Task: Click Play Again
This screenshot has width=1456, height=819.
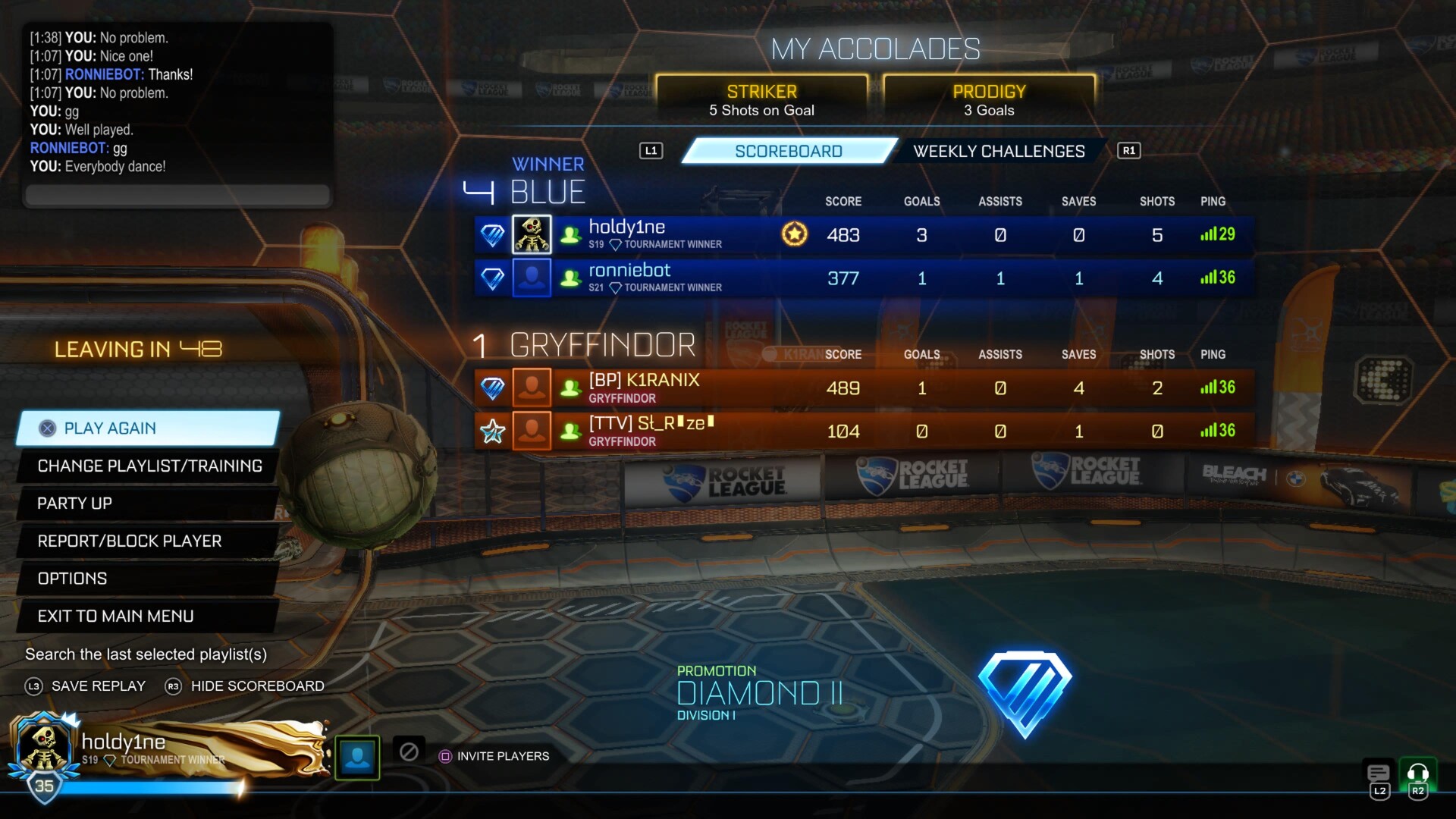Action: [146, 428]
